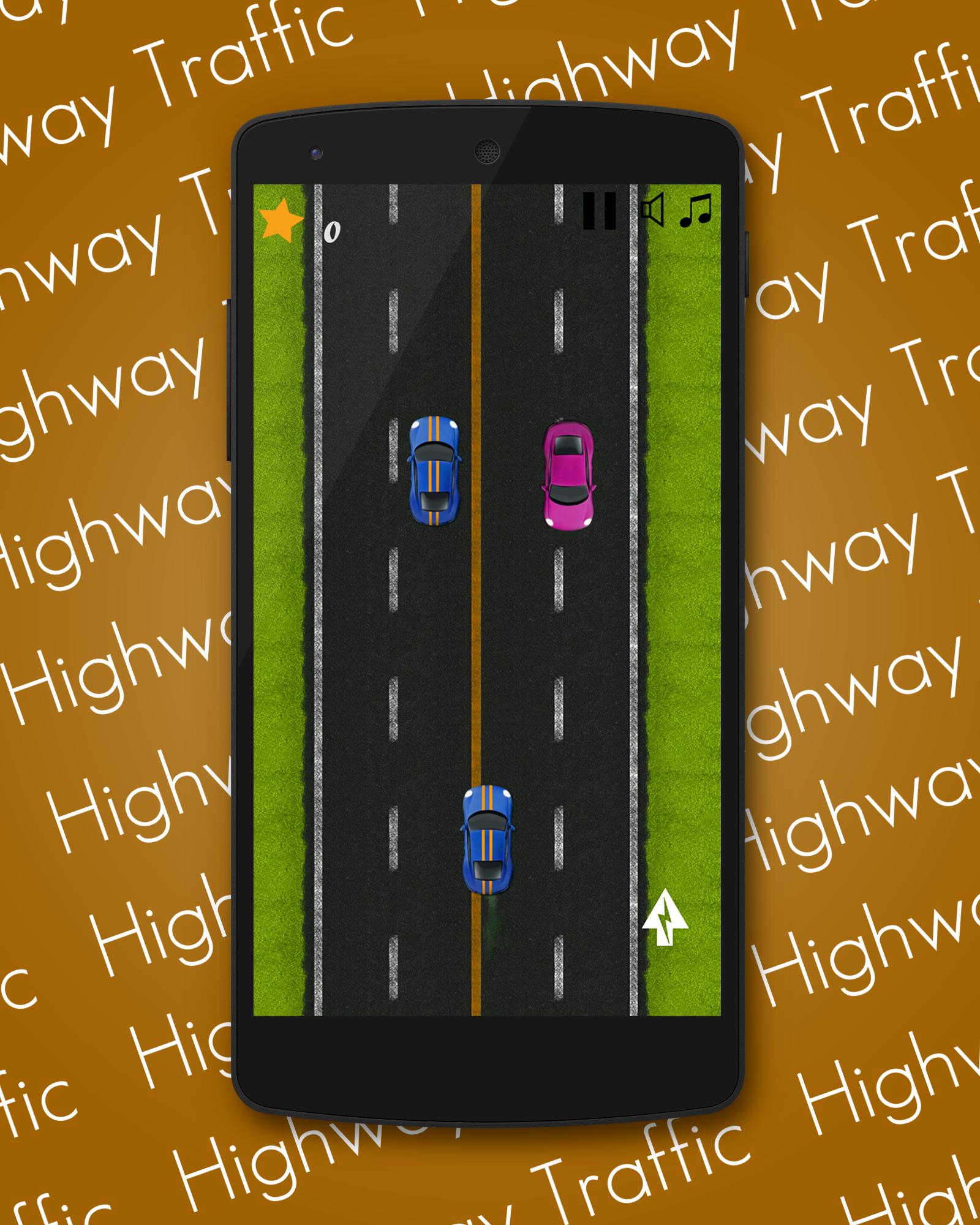The image size is (980, 1225).
Task: Toggle the background music off
Action: pyautogui.click(x=698, y=211)
